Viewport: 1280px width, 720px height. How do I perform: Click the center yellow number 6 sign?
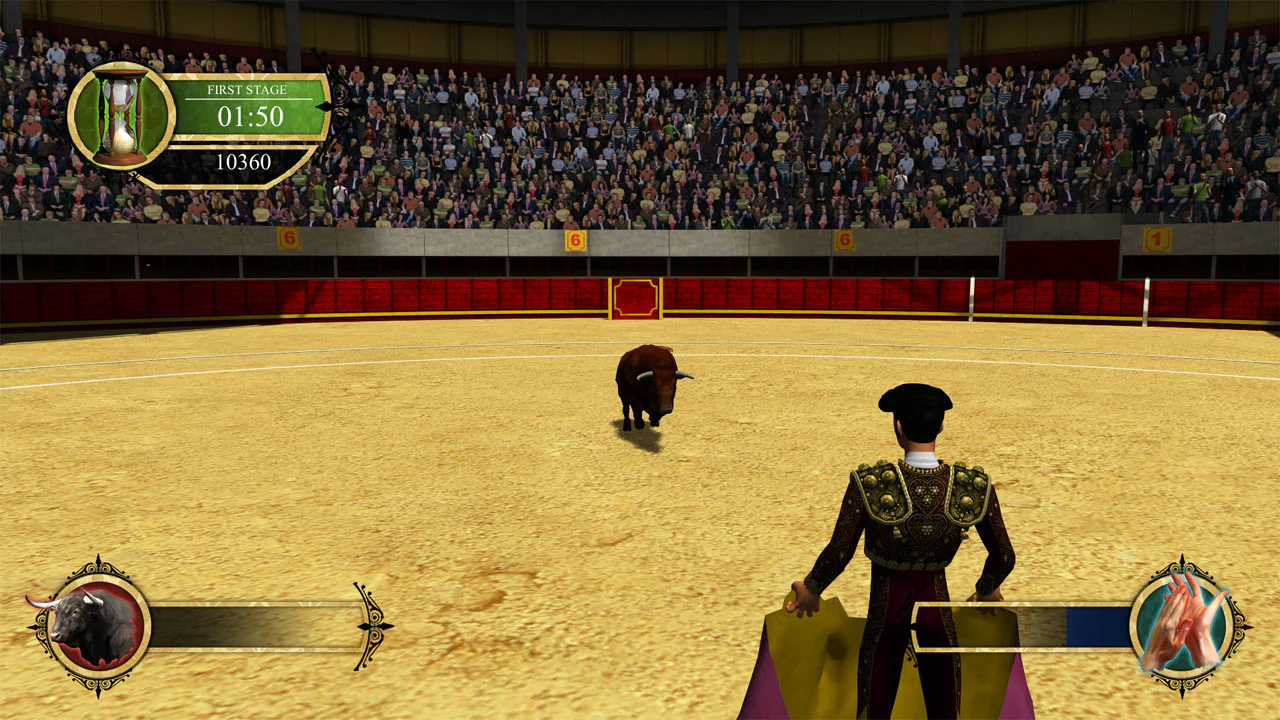point(575,238)
